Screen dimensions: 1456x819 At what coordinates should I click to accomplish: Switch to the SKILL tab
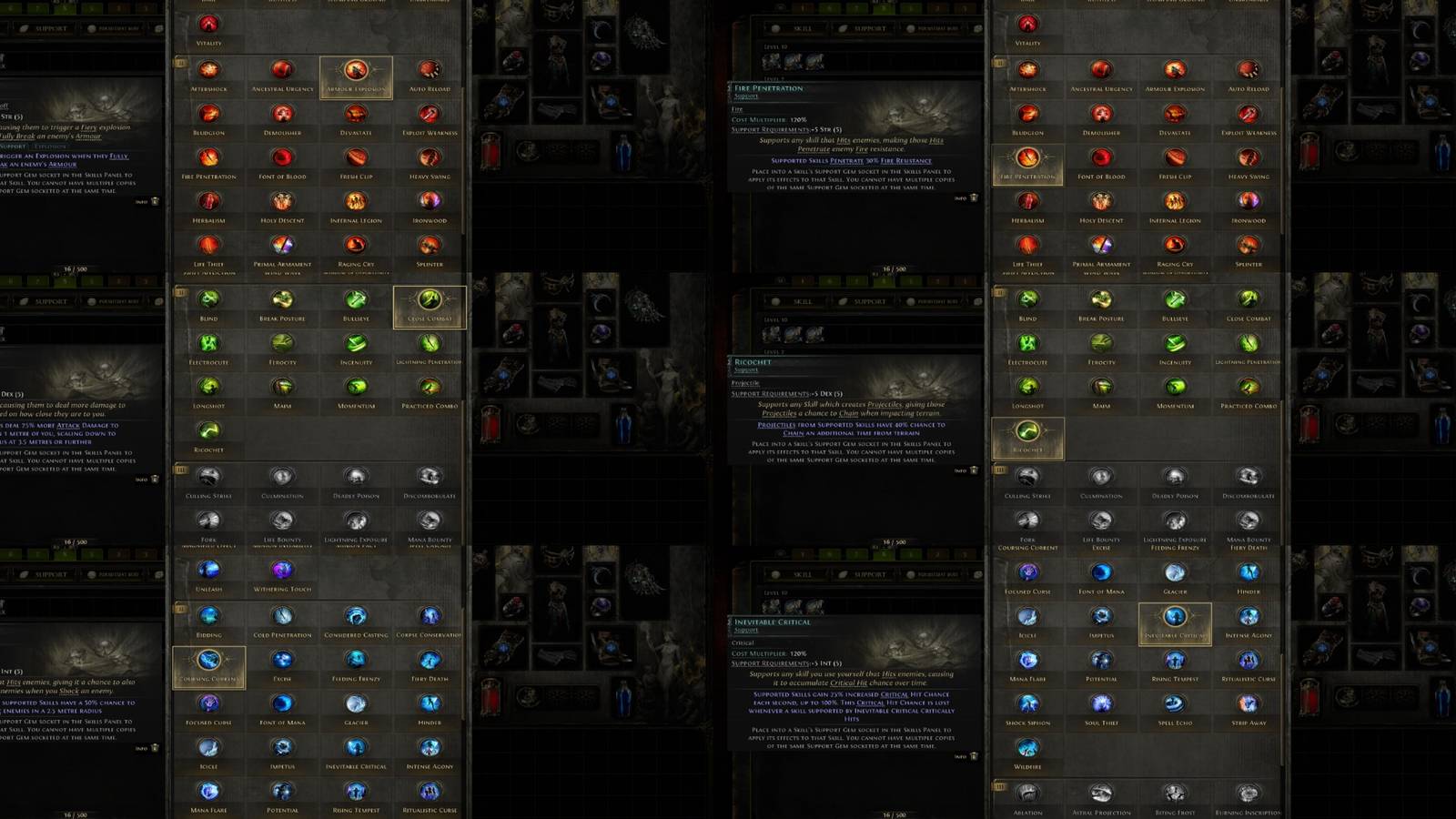point(801,27)
